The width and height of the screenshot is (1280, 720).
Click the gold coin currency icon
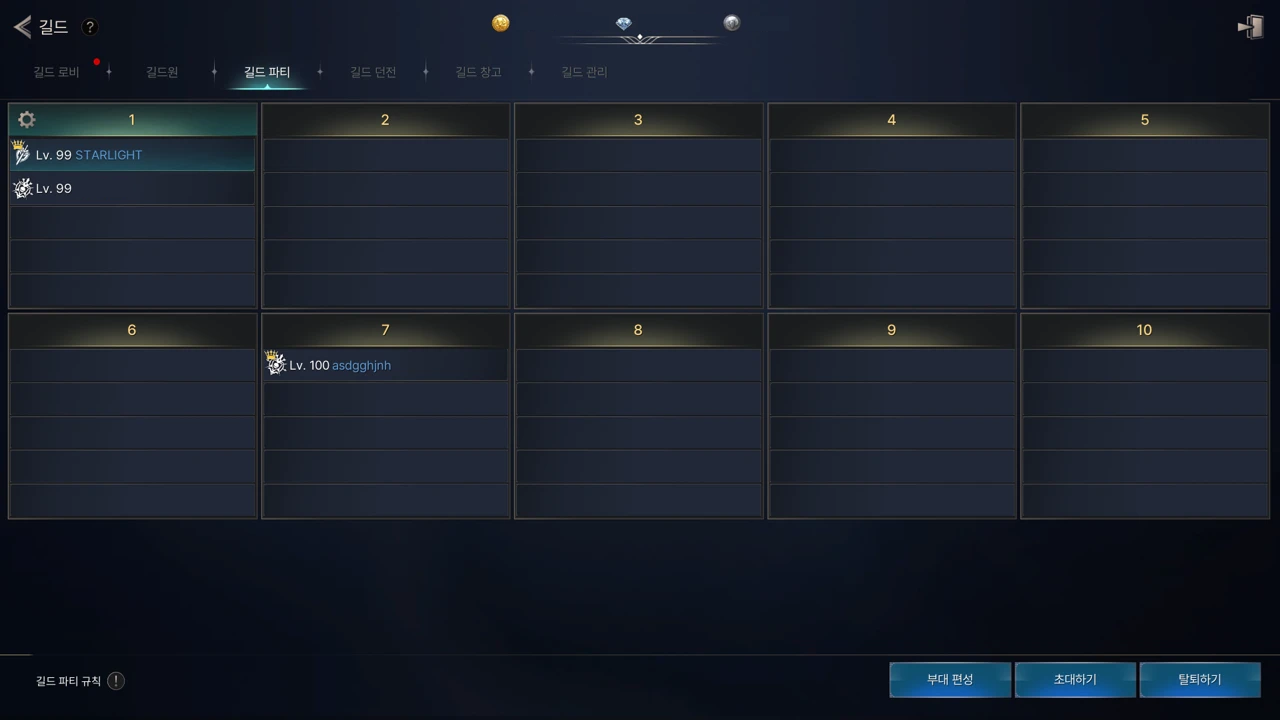[x=501, y=23]
